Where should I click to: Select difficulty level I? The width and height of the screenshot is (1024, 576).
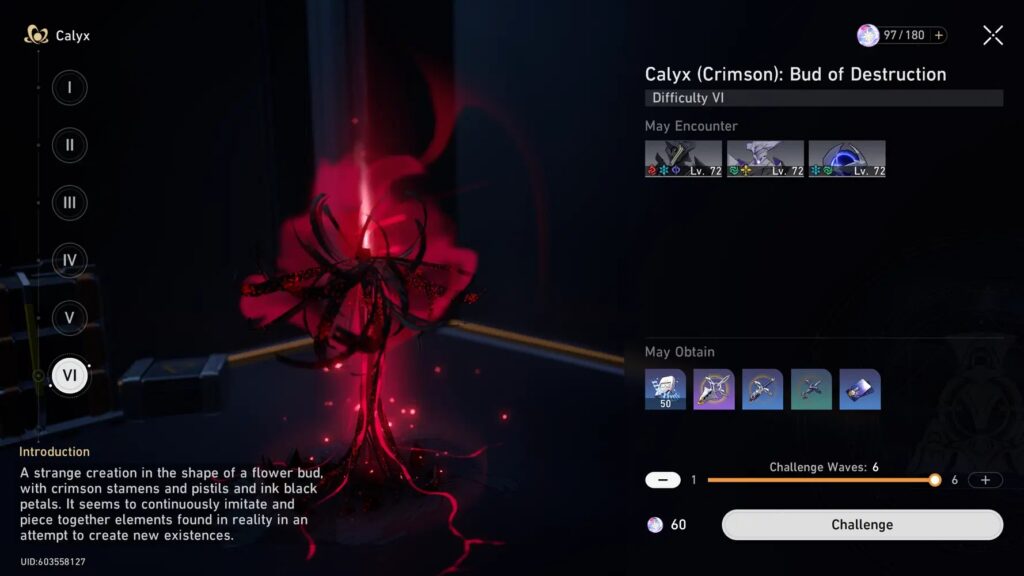[69, 87]
